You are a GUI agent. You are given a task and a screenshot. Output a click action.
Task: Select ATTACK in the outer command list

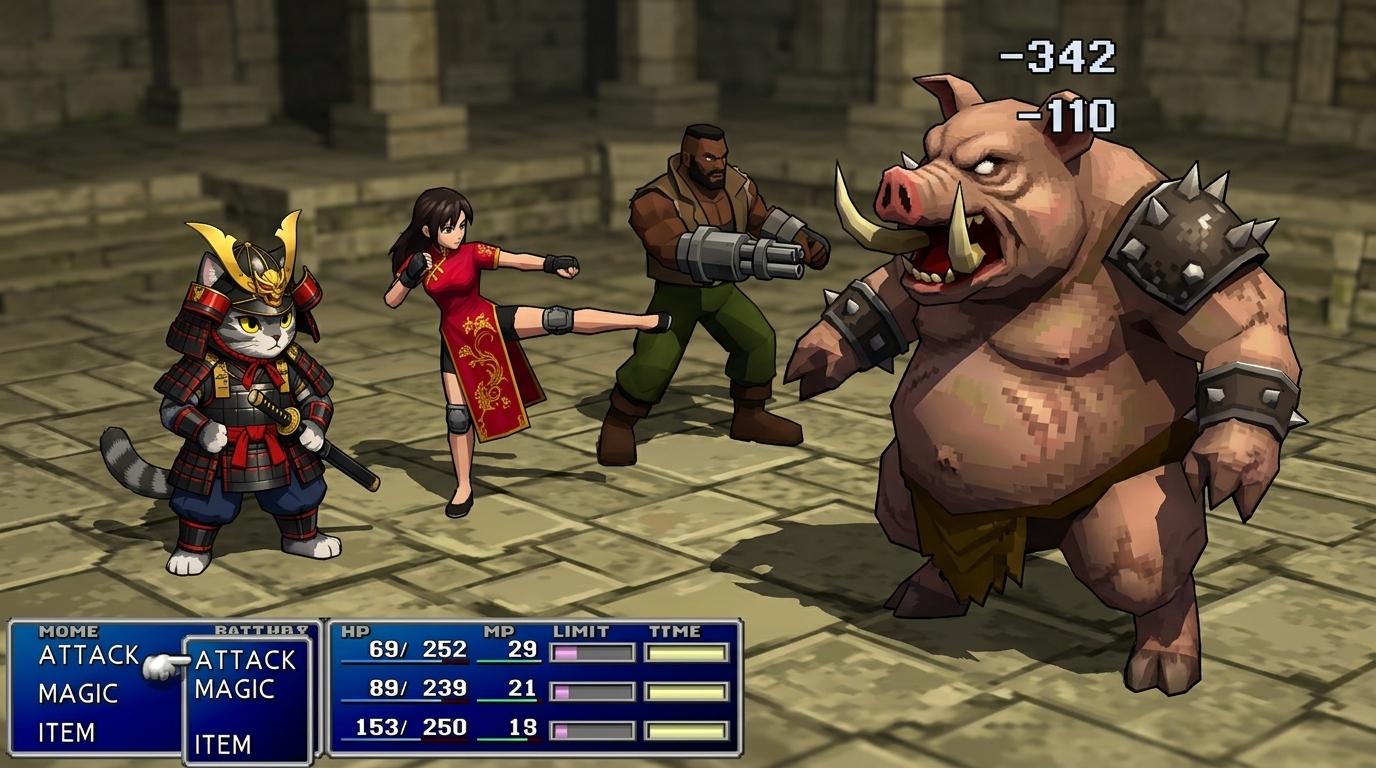[x=88, y=655]
